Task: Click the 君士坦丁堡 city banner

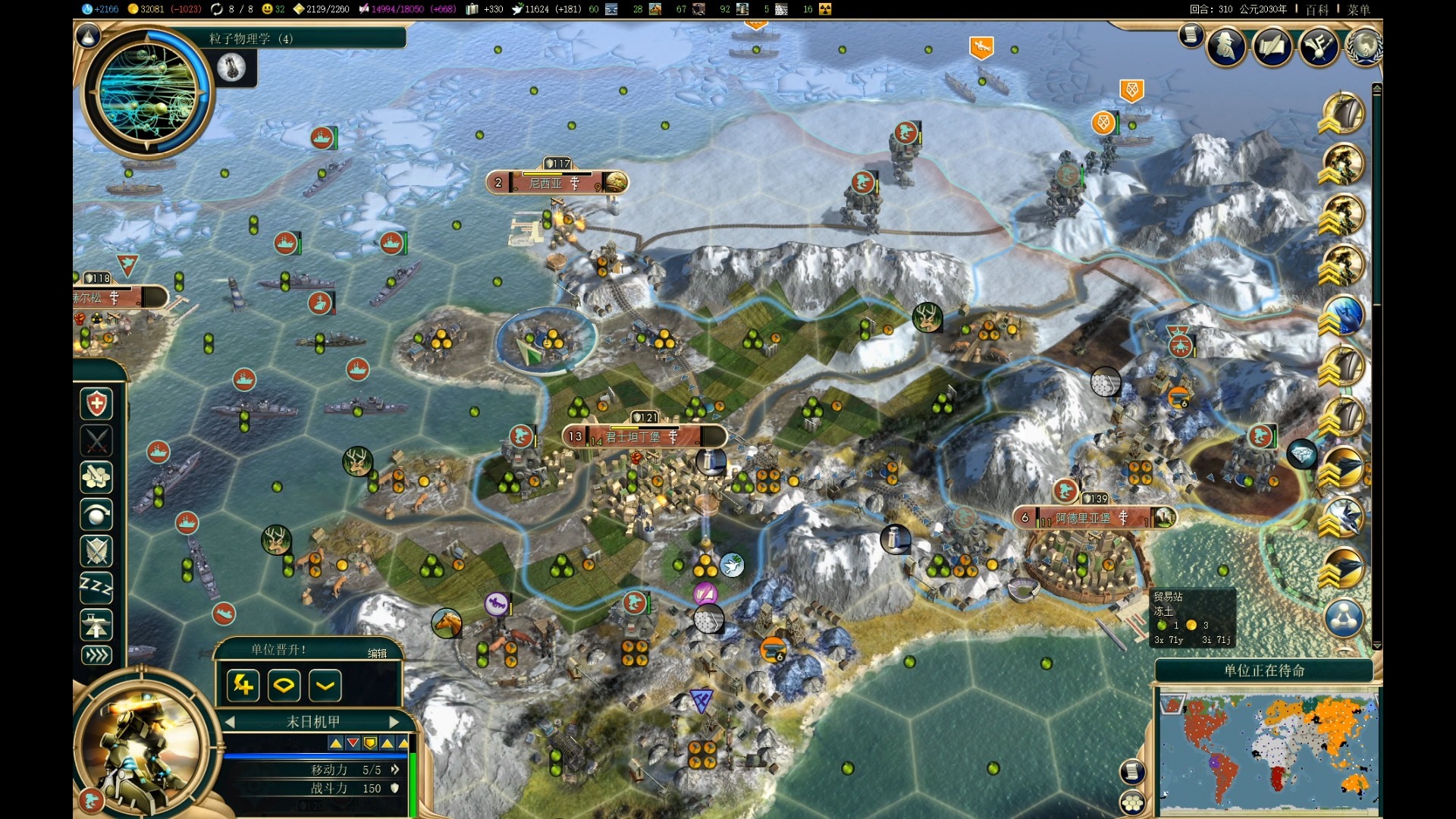Action: coord(645,437)
